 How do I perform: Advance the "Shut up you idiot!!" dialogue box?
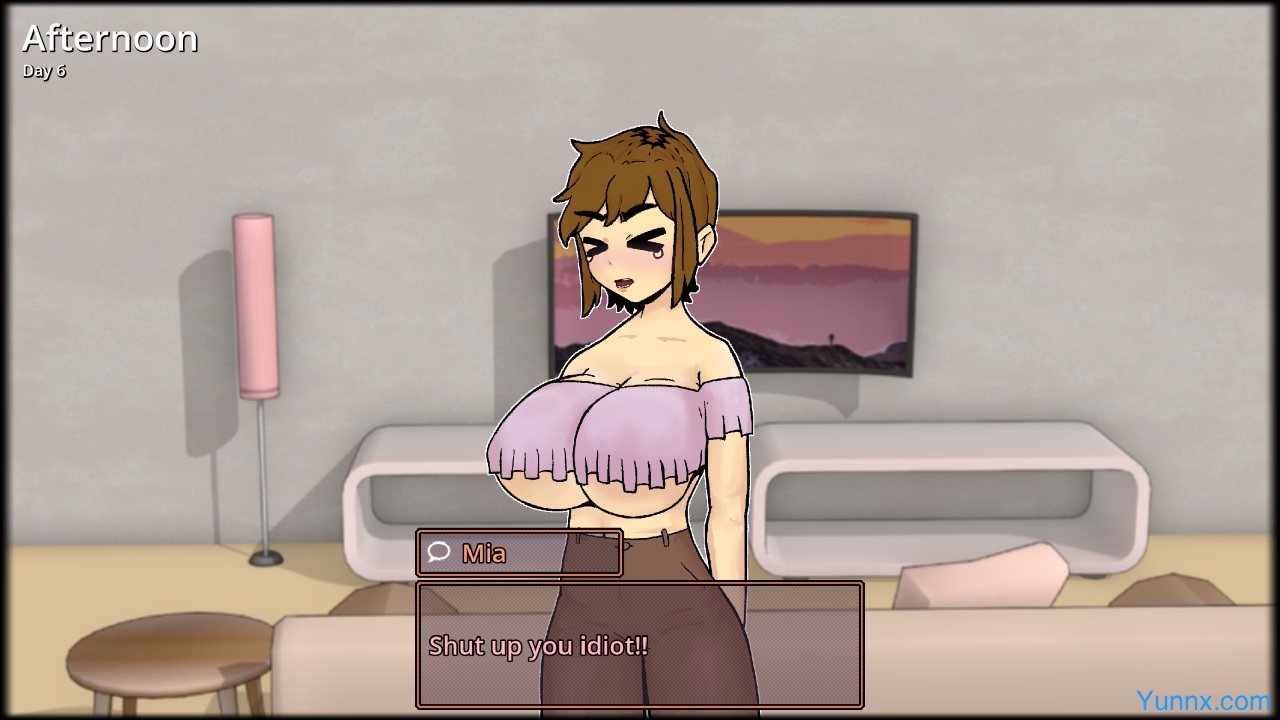pyautogui.click(x=639, y=645)
